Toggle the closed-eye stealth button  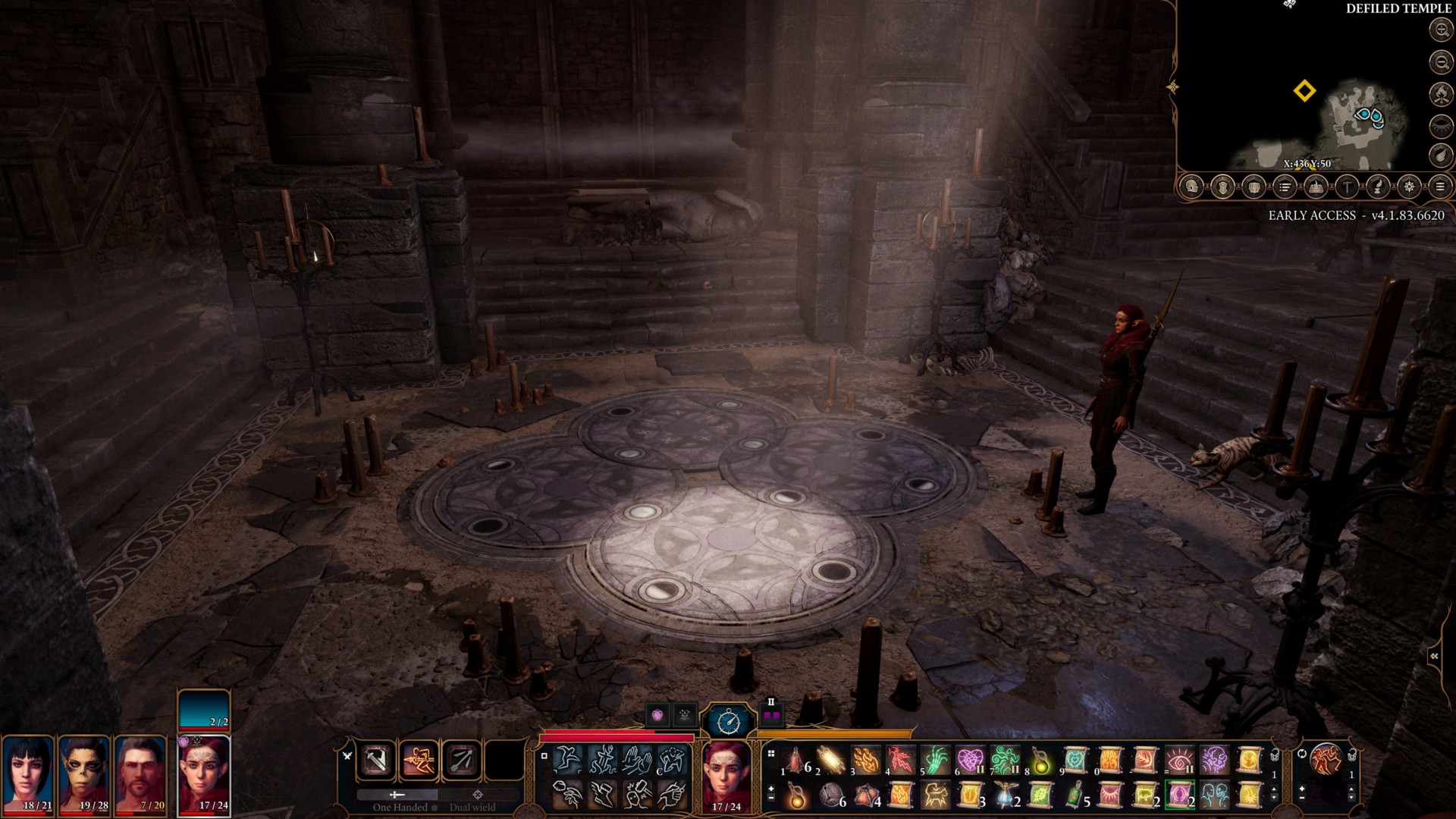pyautogui.click(x=1440, y=125)
